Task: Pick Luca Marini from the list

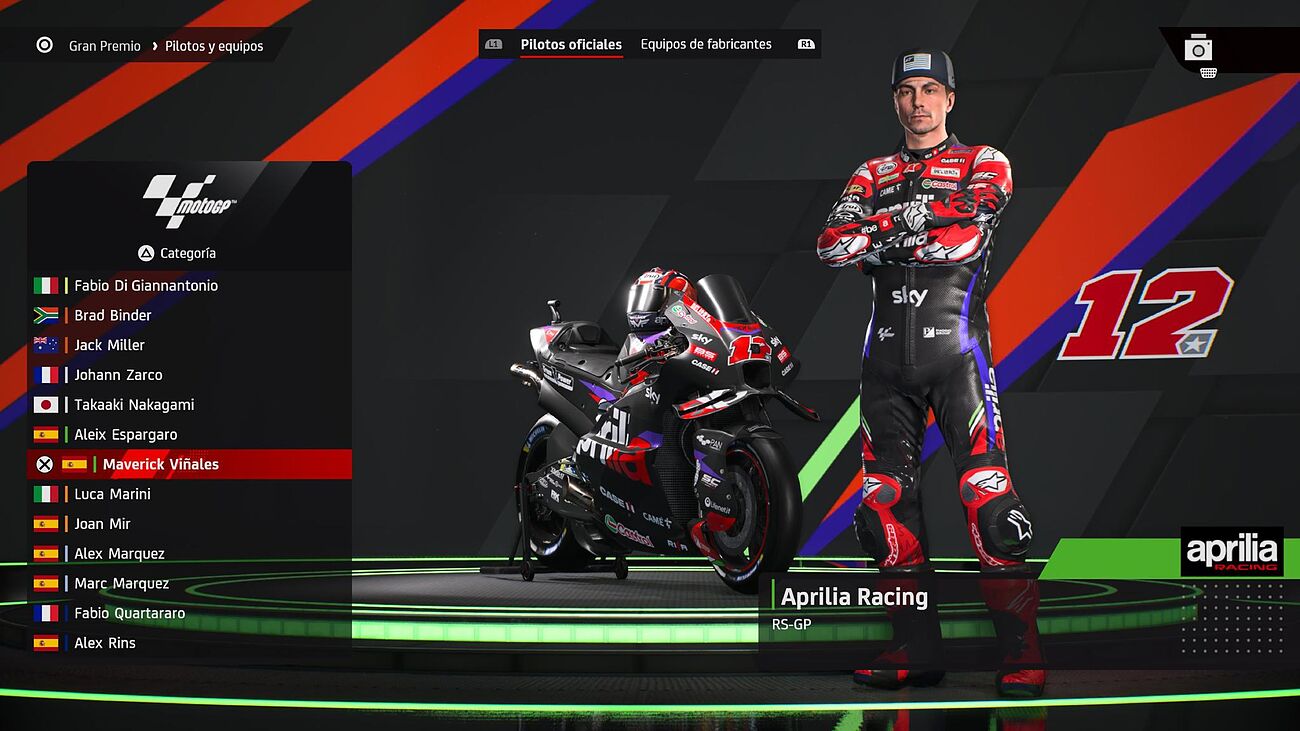Action: [x=112, y=494]
